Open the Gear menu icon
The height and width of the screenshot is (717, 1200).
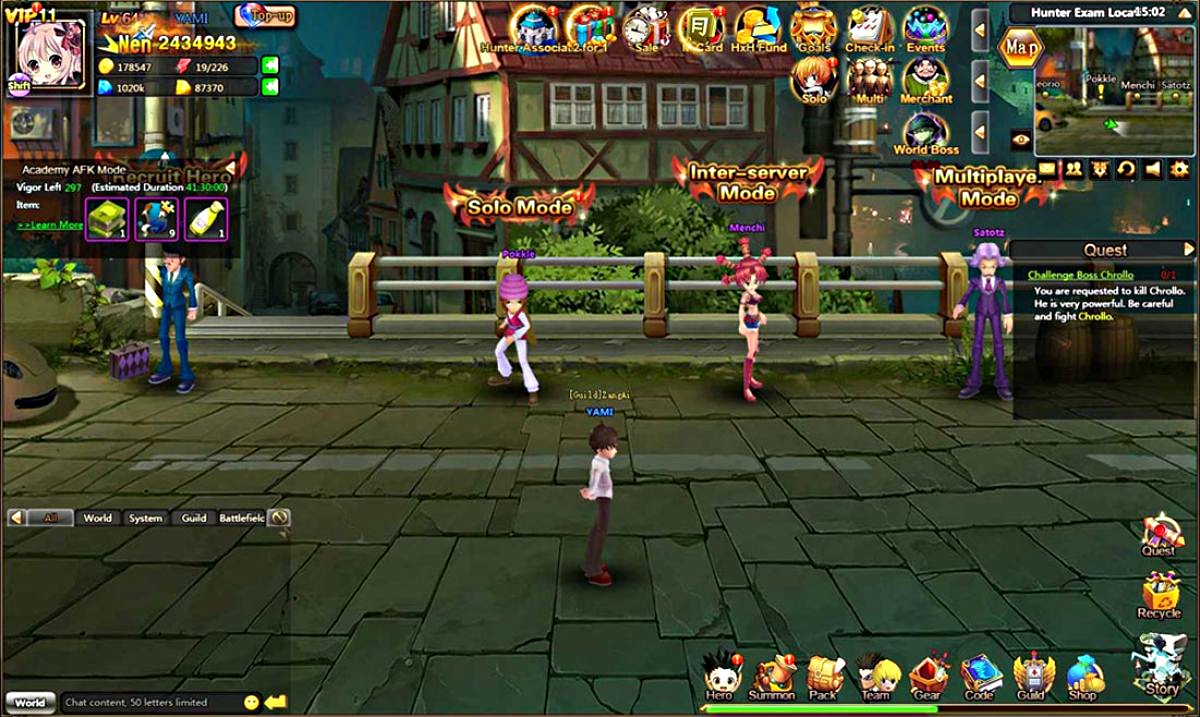[927, 676]
